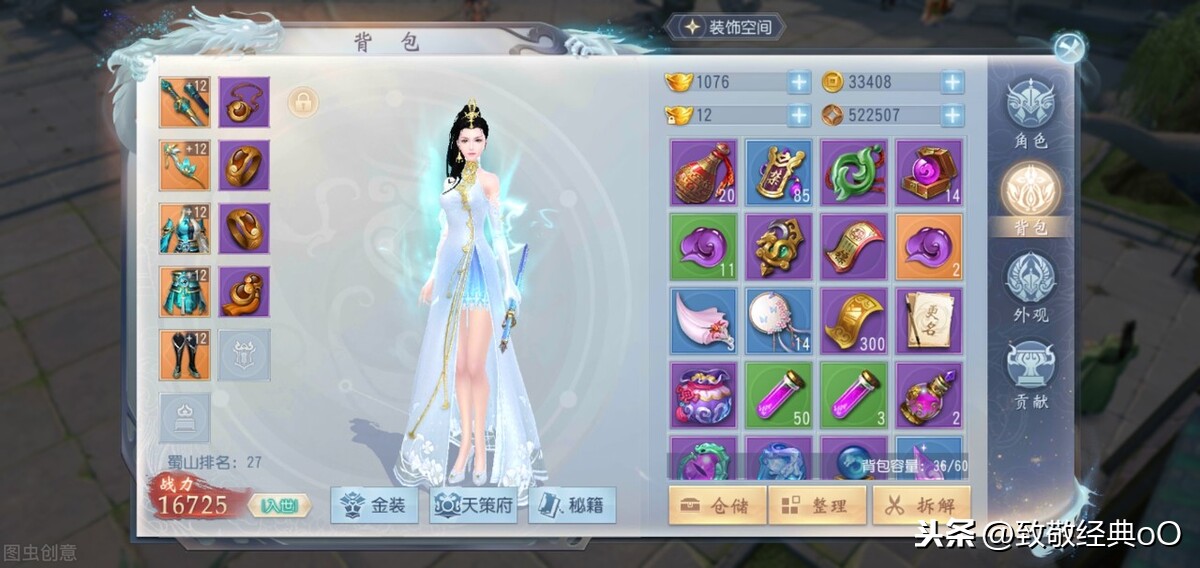Switch to the 角色 character tab
Viewport: 1200px width, 568px height.
1030,112
